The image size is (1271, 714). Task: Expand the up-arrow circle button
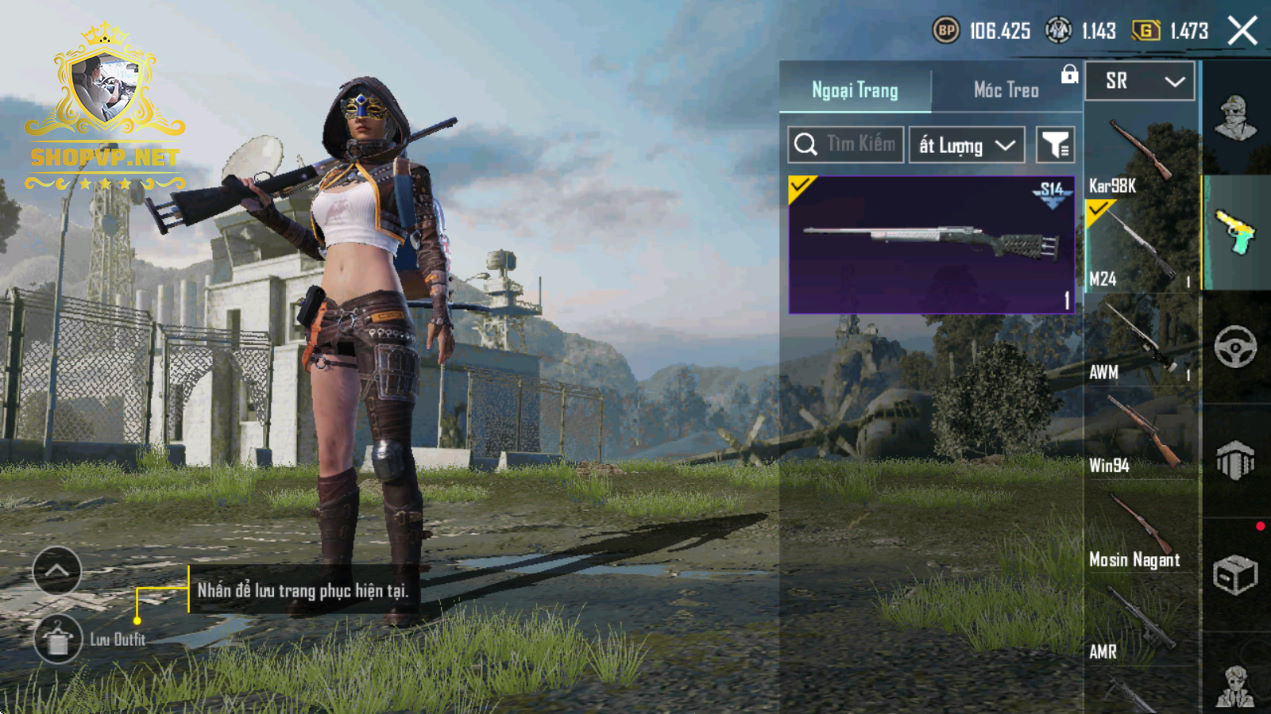pyautogui.click(x=57, y=572)
